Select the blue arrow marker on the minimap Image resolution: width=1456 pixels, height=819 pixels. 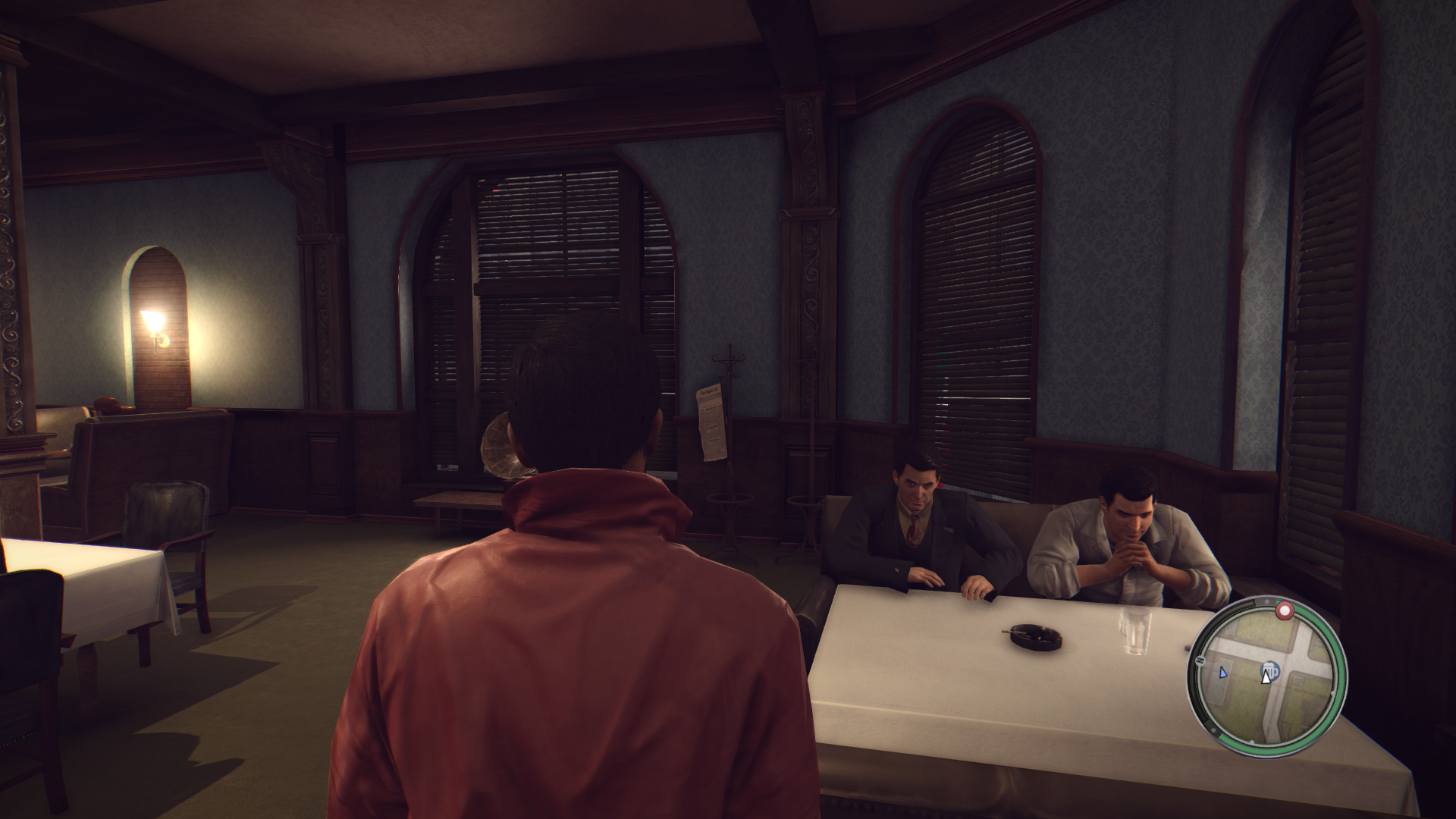tap(1222, 672)
